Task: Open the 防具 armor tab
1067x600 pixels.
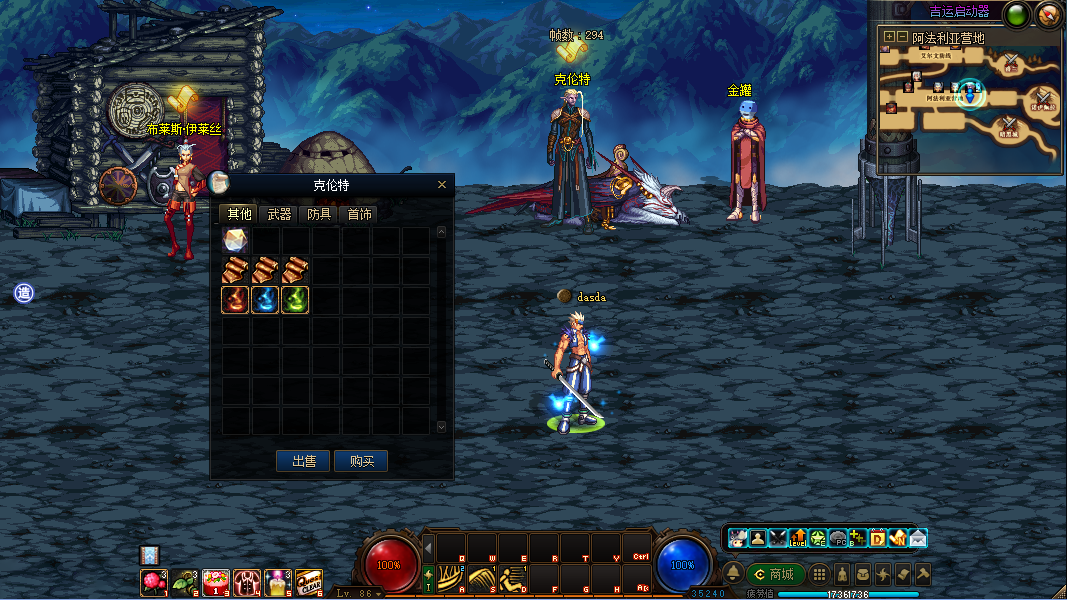Action: pos(319,214)
